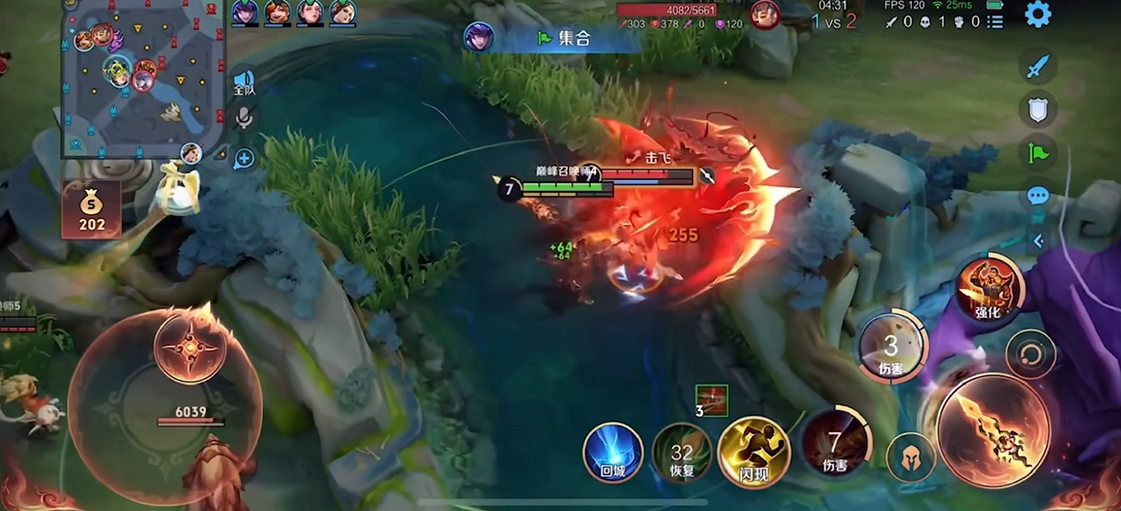
Task: Toggle the 全队 team speaker
Action: (243, 82)
